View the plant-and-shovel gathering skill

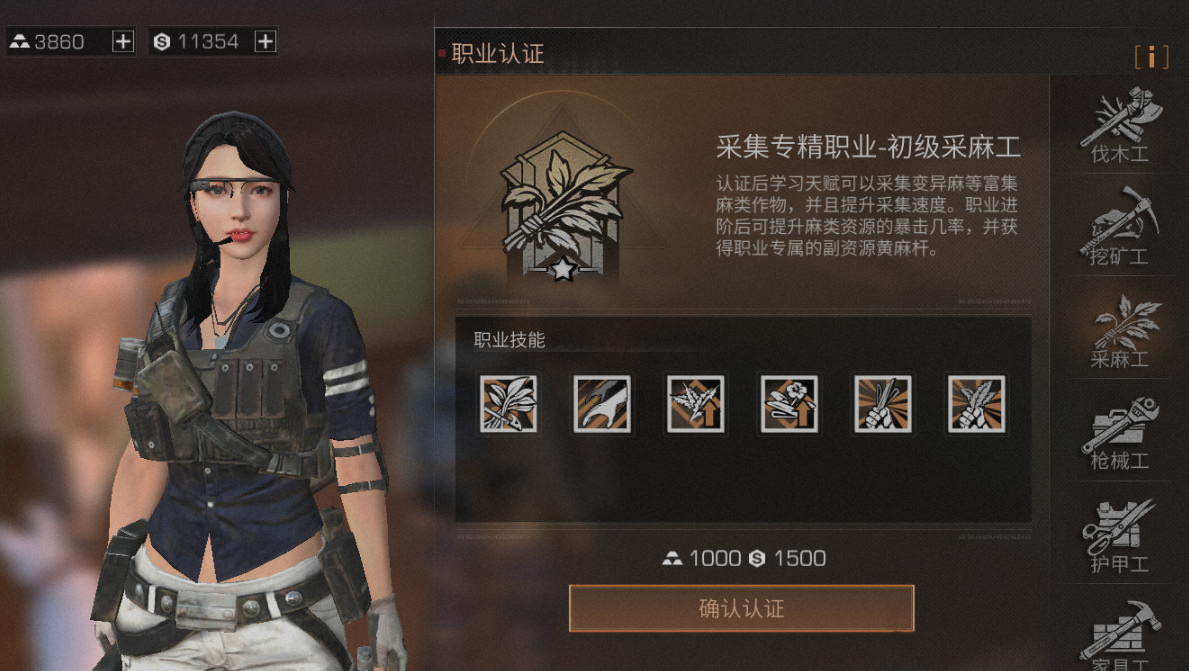508,404
